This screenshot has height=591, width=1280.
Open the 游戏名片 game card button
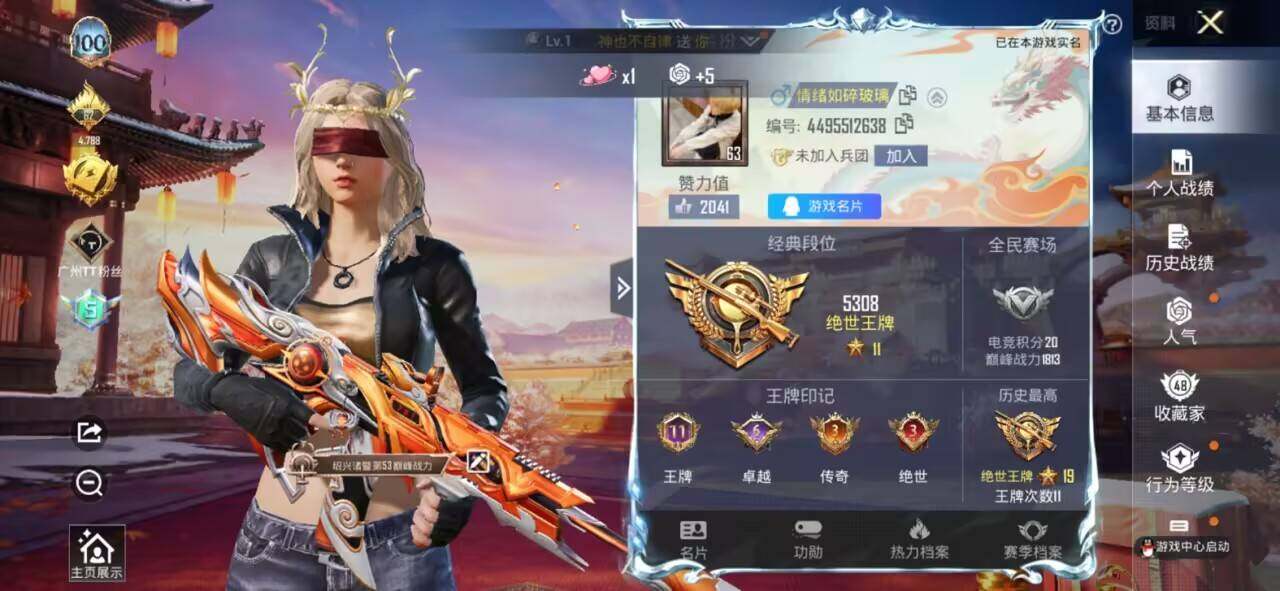(x=824, y=206)
